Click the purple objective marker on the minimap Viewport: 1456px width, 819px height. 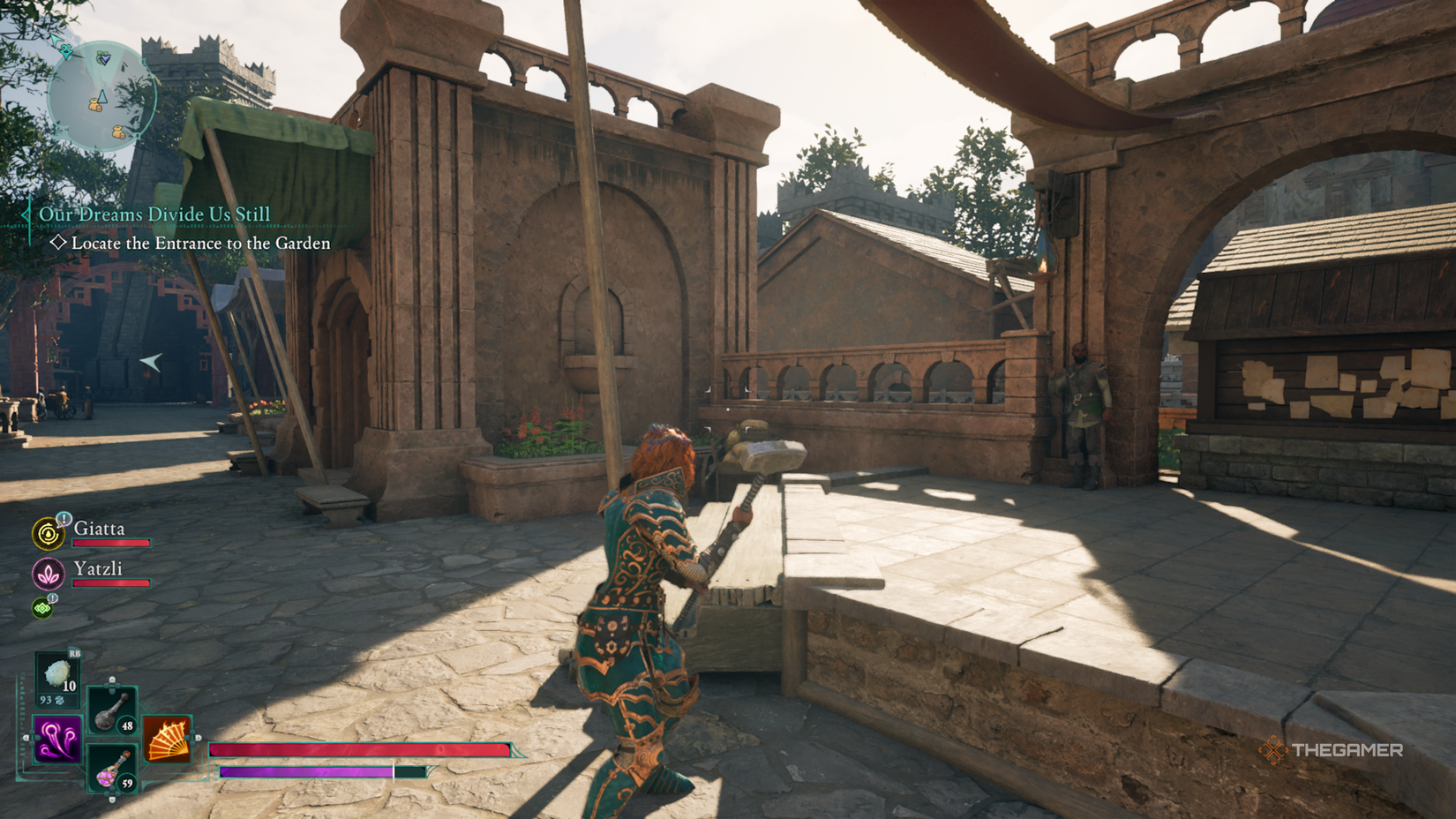pos(105,59)
